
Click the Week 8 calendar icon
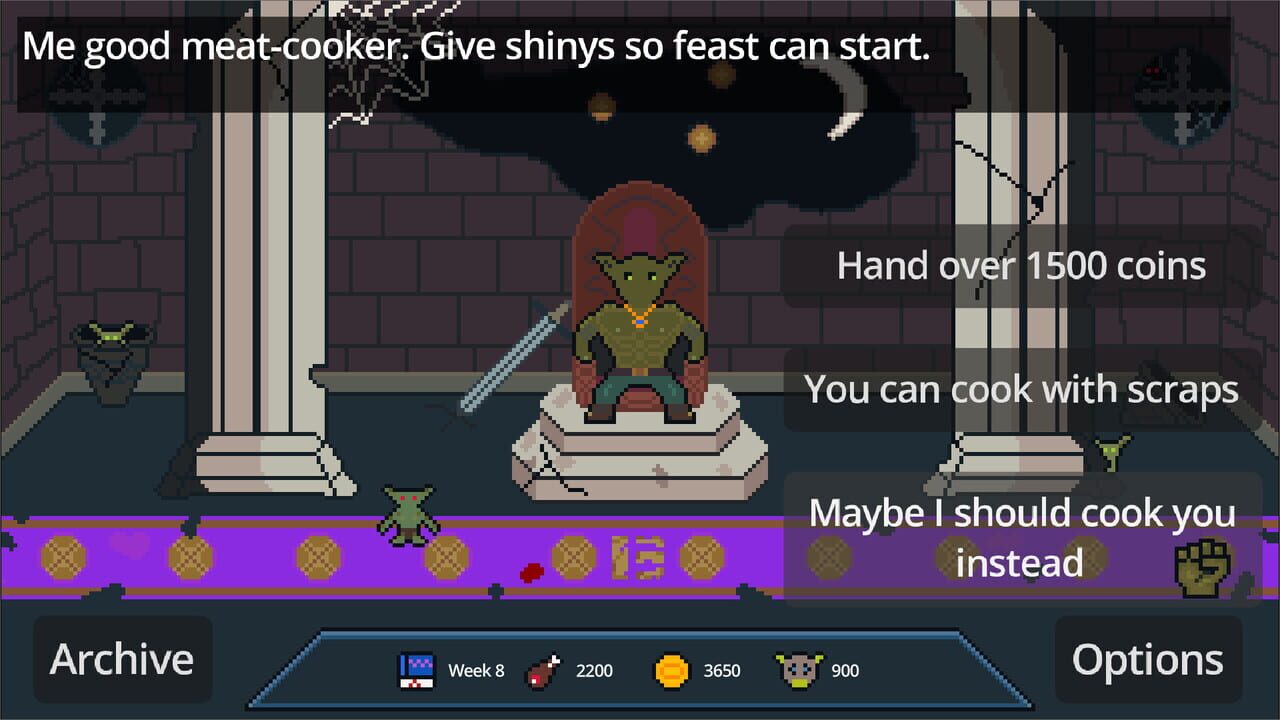(x=417, y=665)
